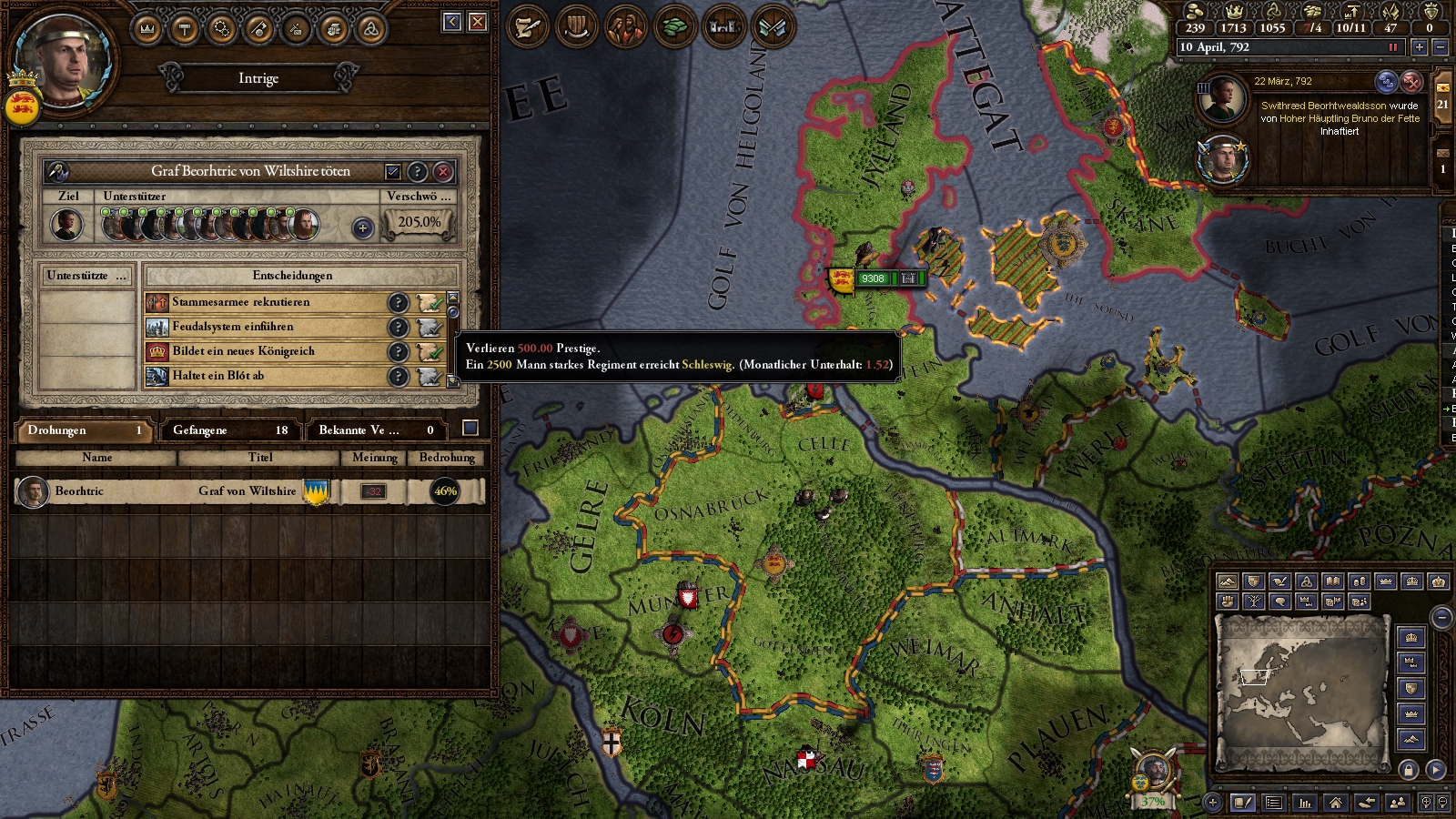This screenshot has width=1456, height=819.
Task: Dismiss the Swithræd imprisonment notification
Action: pos(1410,82)
